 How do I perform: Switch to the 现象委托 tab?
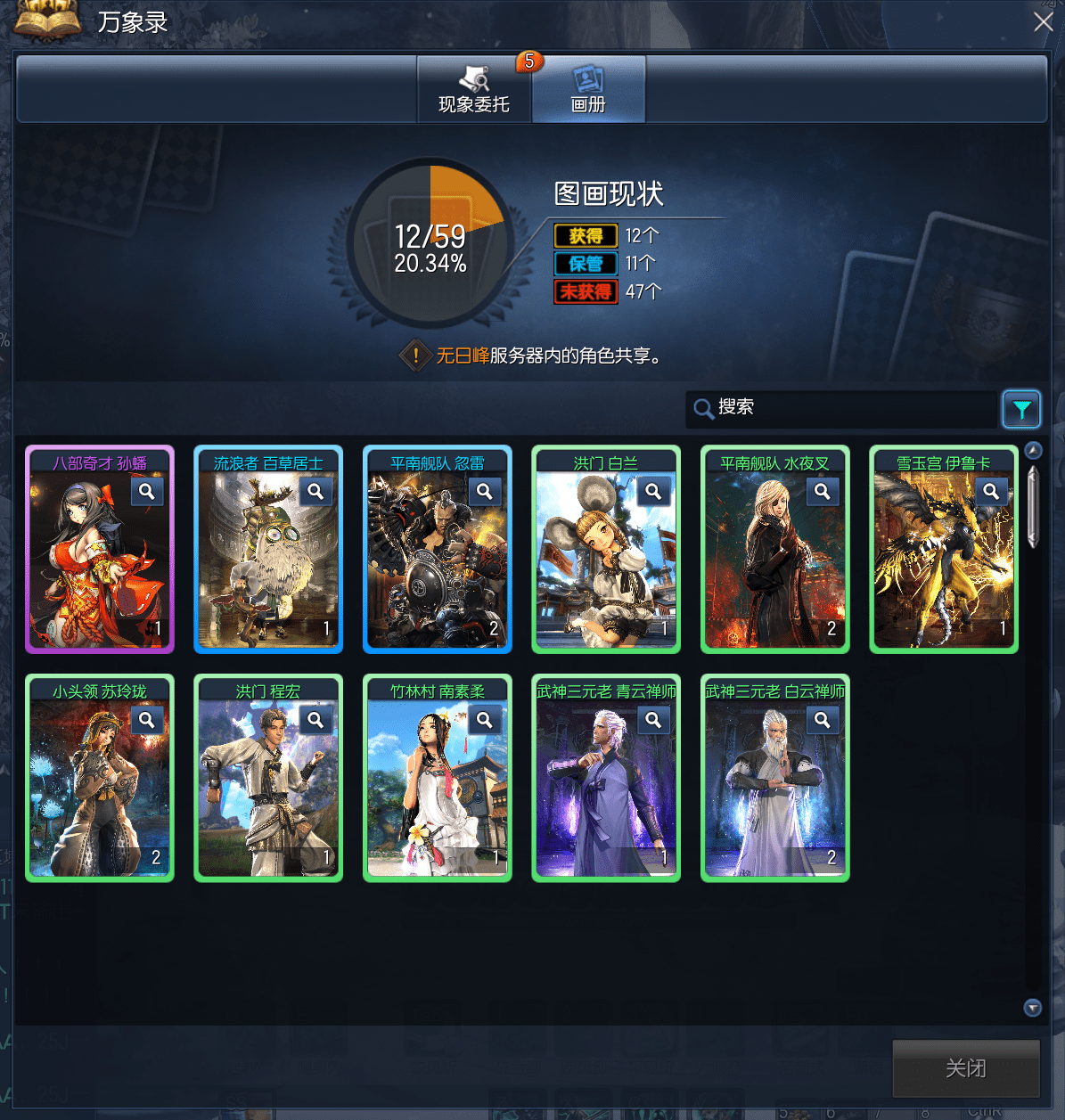474,89
